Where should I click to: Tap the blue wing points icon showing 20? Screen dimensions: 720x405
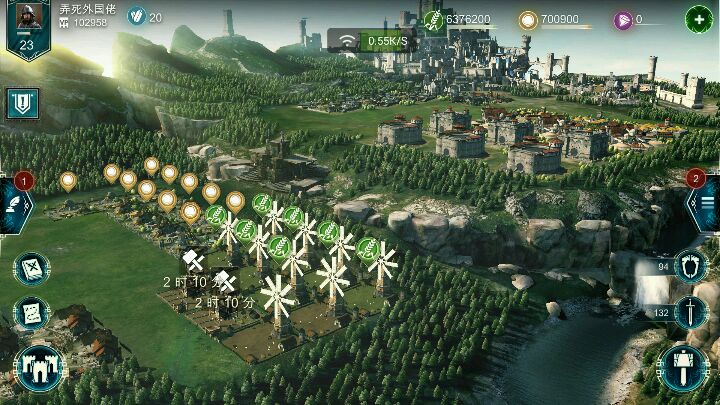(137, 16)
